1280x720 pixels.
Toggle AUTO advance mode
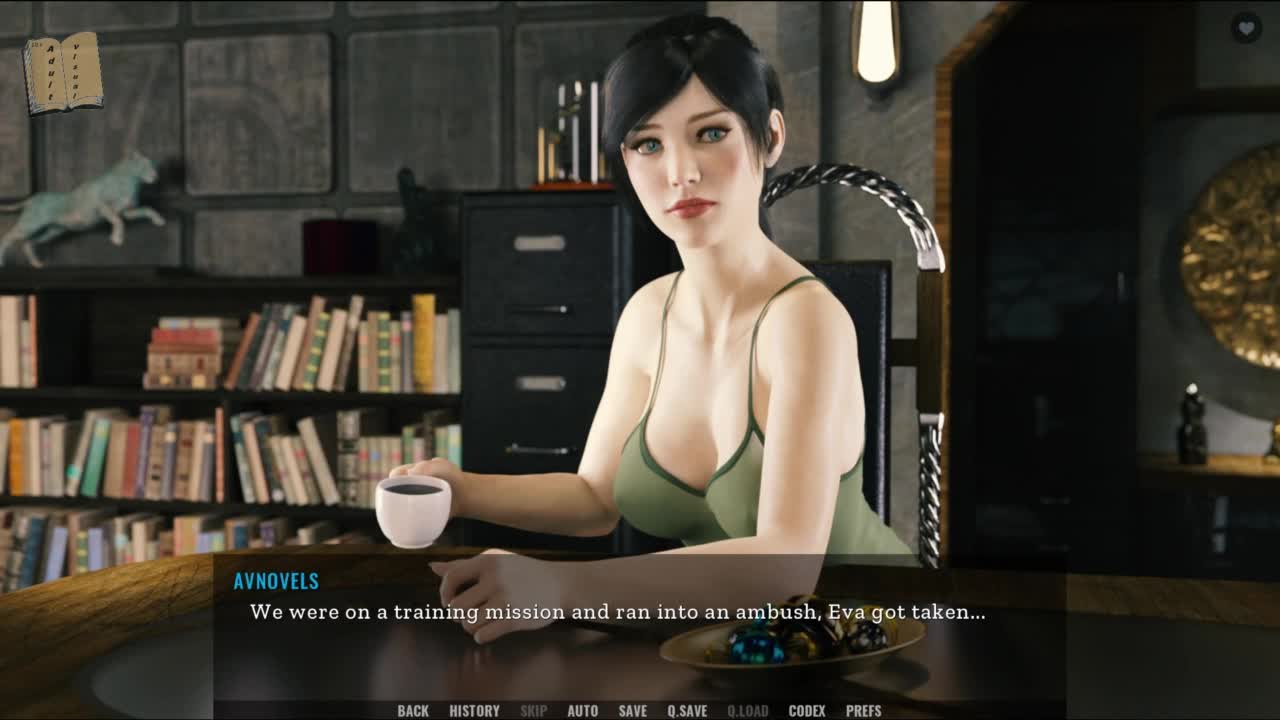[583, 711]
